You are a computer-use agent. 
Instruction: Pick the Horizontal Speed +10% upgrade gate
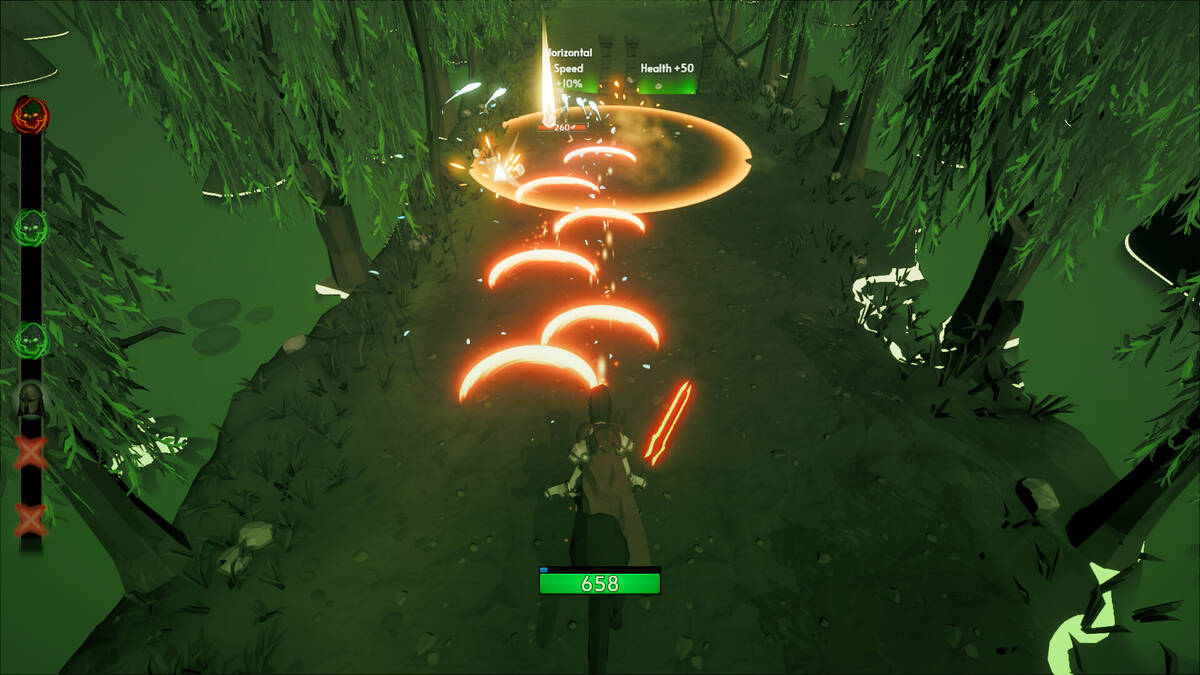[568, 70]
